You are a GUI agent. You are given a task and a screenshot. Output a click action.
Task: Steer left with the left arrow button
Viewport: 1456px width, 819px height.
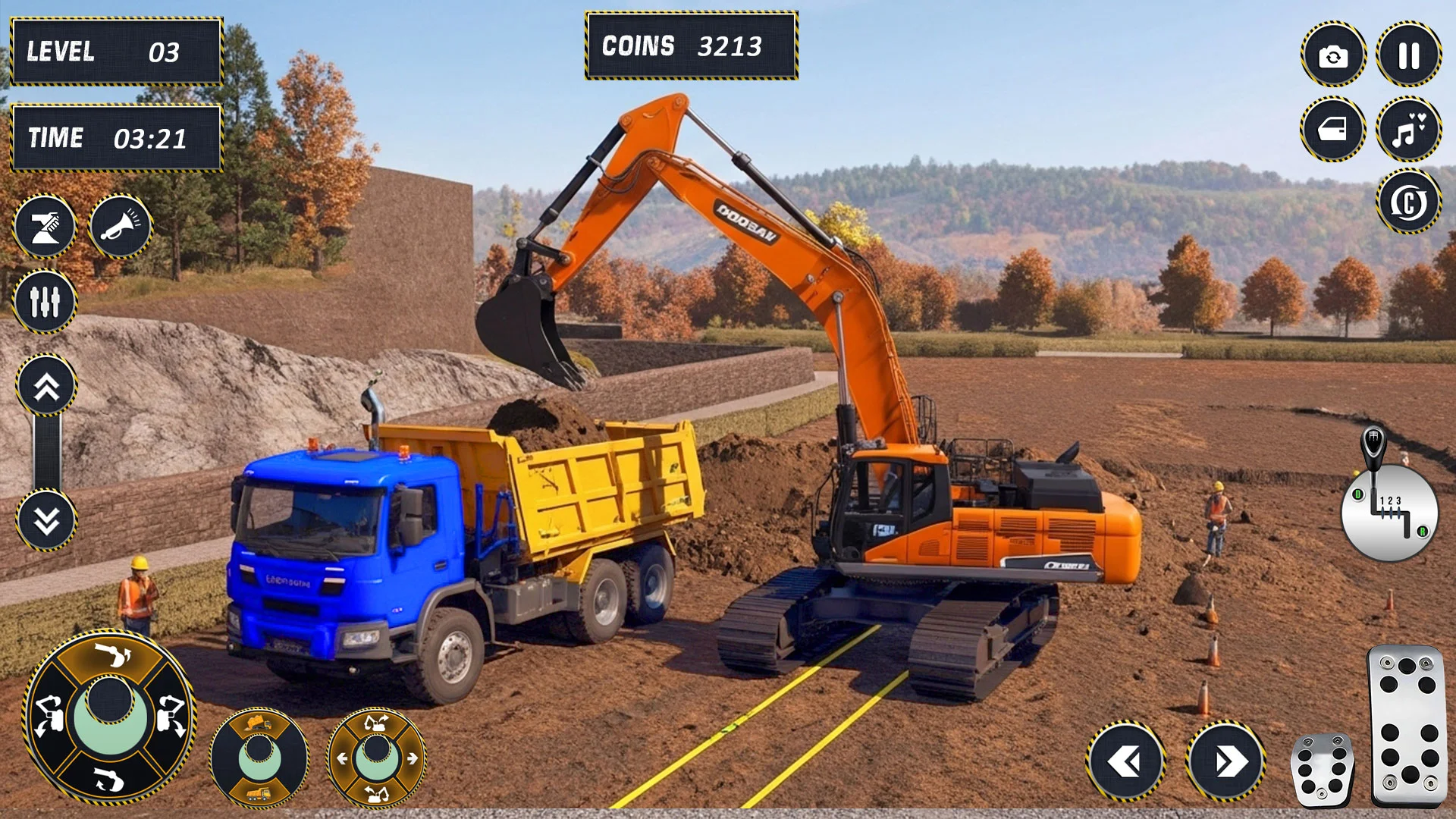click(1125, 761)
